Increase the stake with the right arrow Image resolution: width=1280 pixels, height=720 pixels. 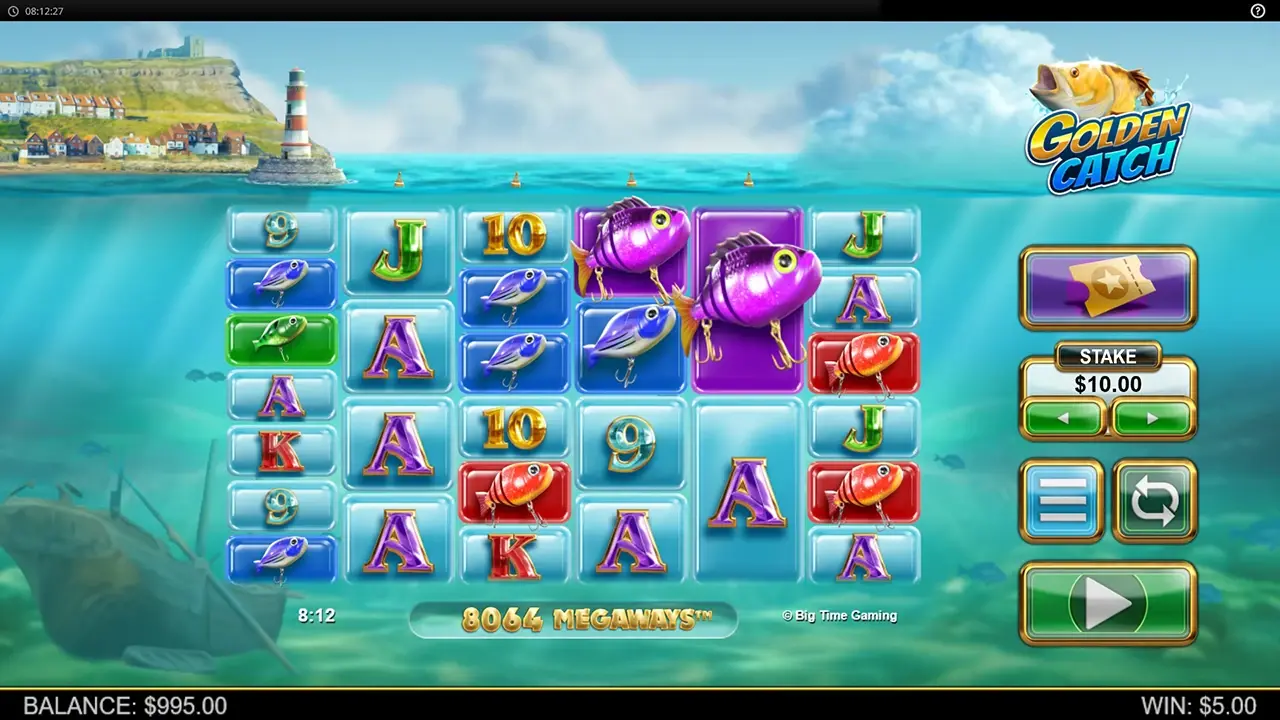pyautogui.click(x=1152, y=418)
